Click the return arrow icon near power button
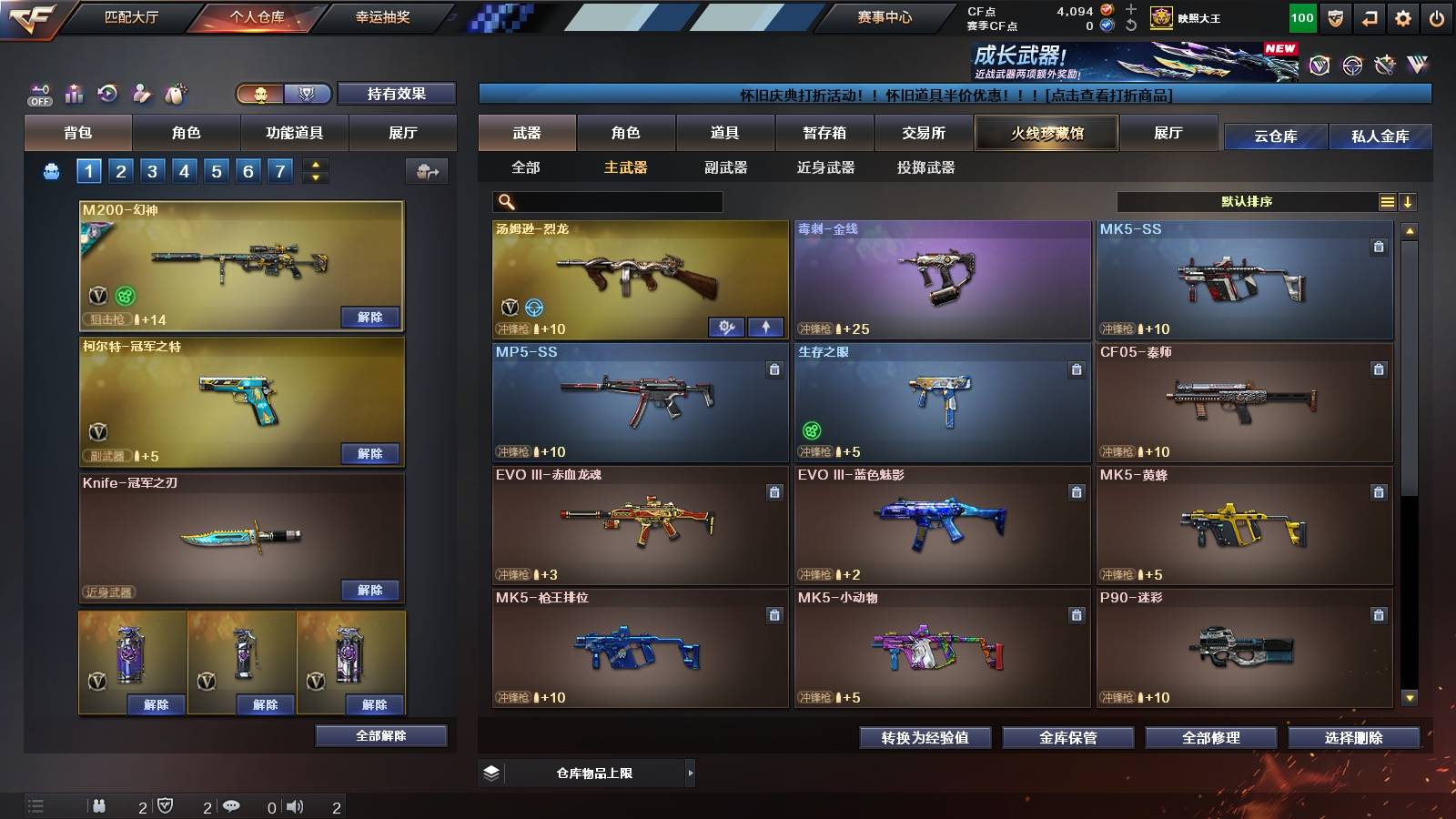Viewport: 1456px width, 819px height. pos(1369,16)
